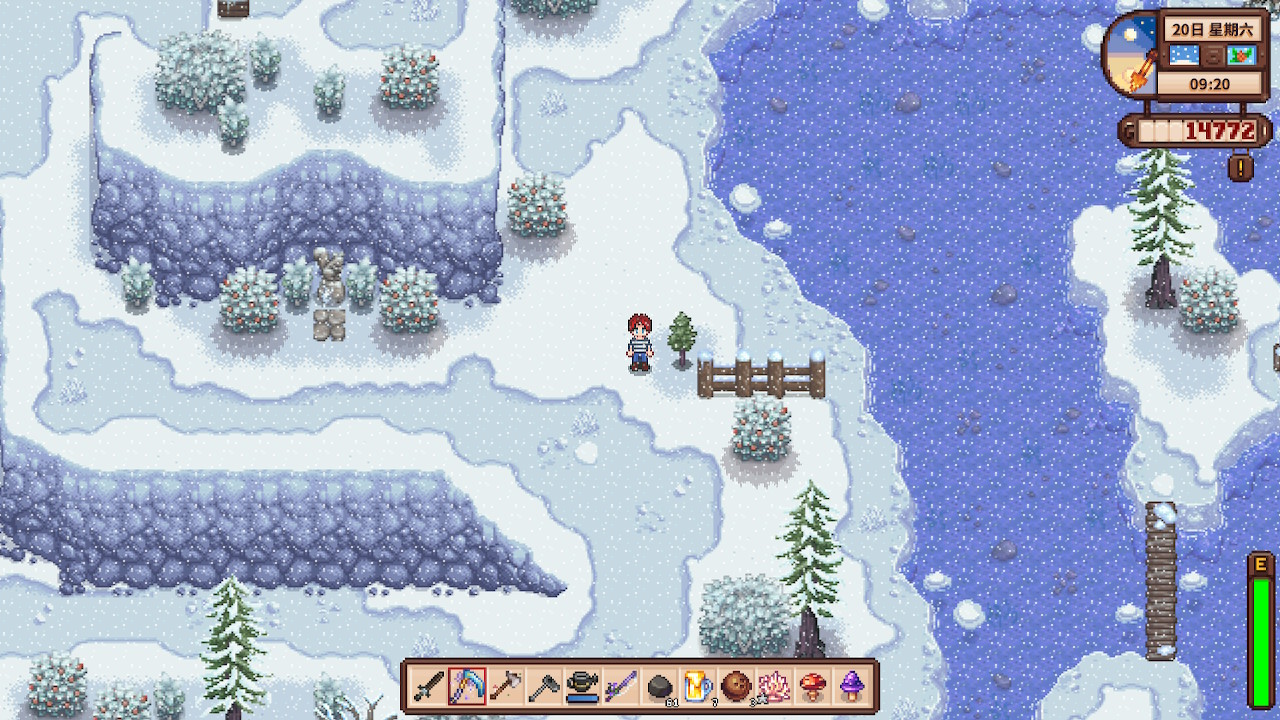
Task: Choose the coal stack slot
Action: 659,686
